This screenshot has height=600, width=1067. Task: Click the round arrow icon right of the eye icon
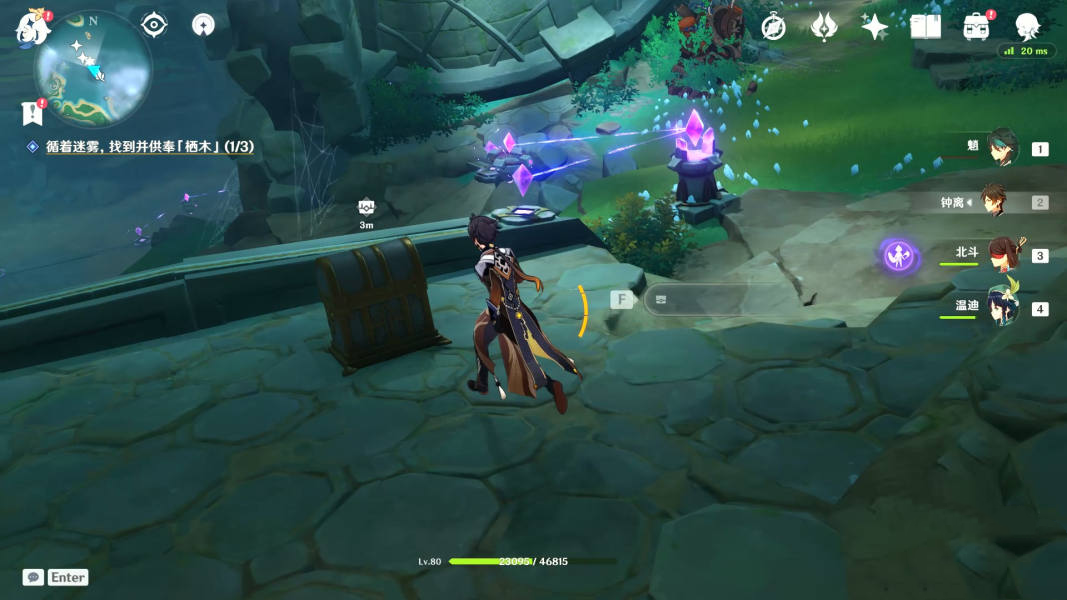click(203, 25)
